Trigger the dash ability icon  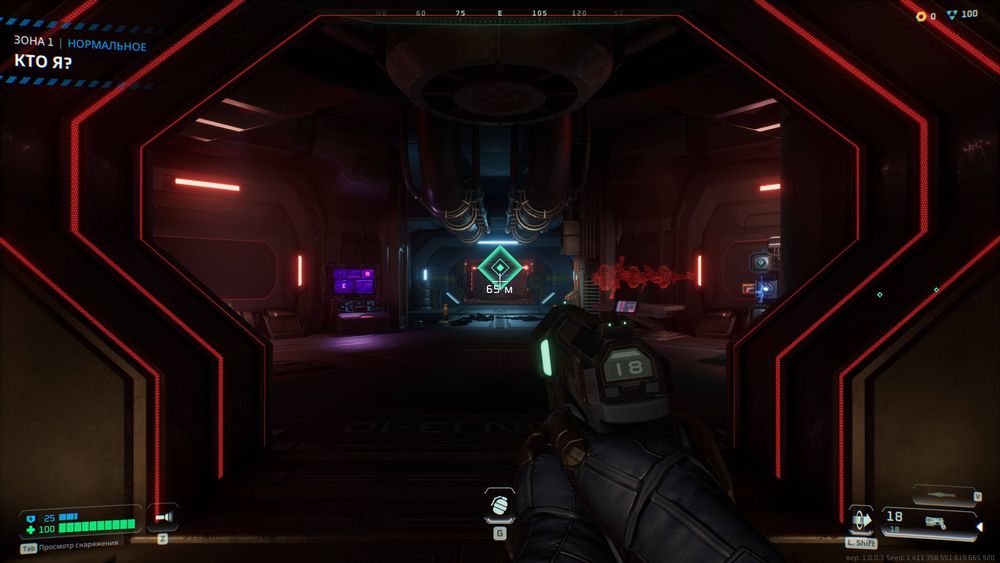point(861,521)
